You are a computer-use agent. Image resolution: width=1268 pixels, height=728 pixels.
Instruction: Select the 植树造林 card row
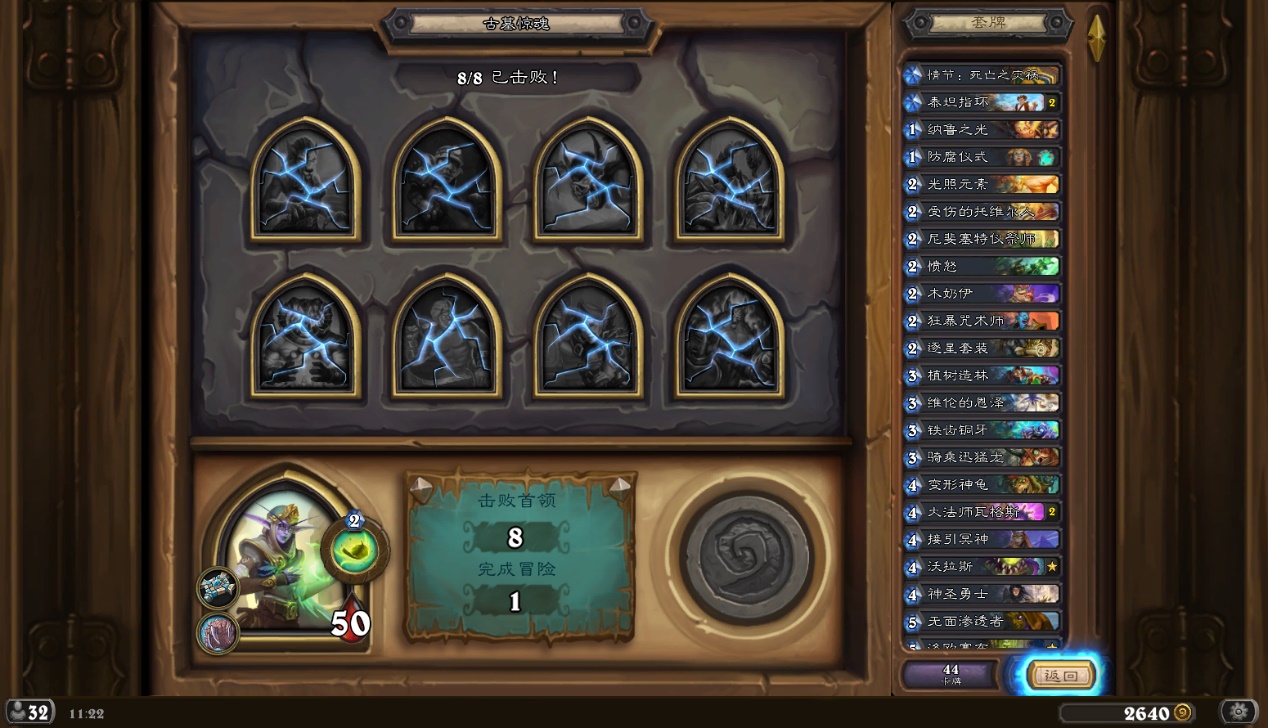[981, 375]
